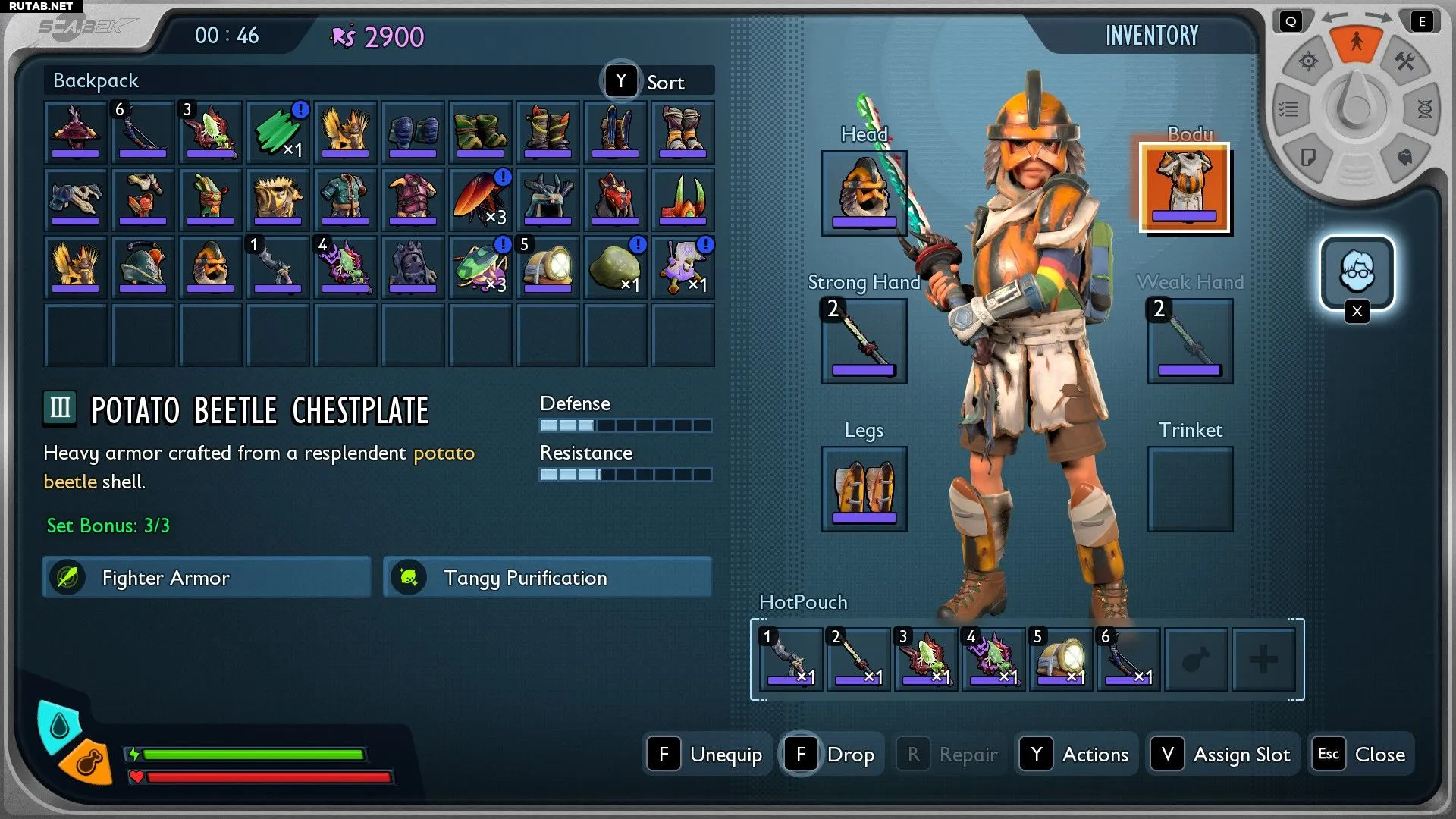Click the character portrait icon with glasses
The width and height of the screenshot is (1456, 819).
[1357, 272]
